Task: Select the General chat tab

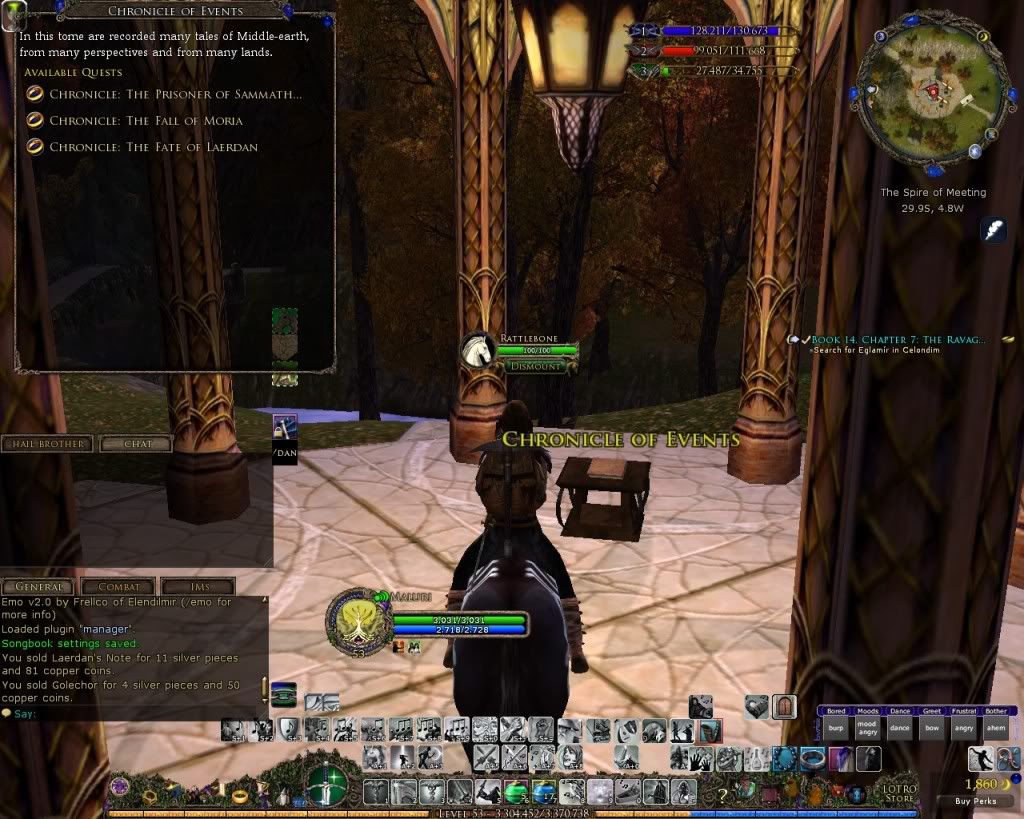Action: (38, 587)
